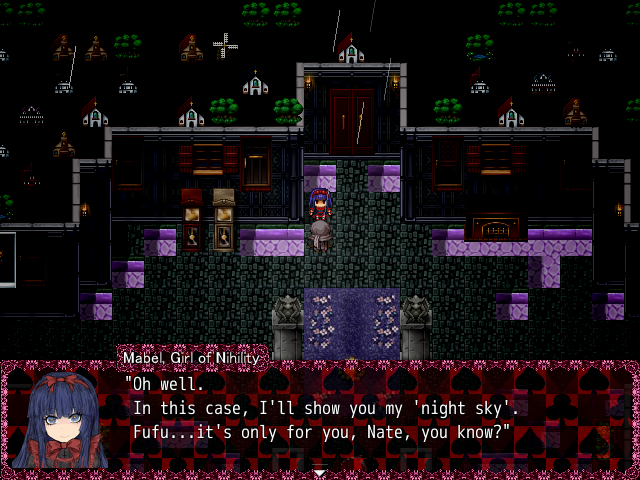640x480 pixels.
Task: Click the dialogue continue arrow indicator
Action: coord(319,472)
